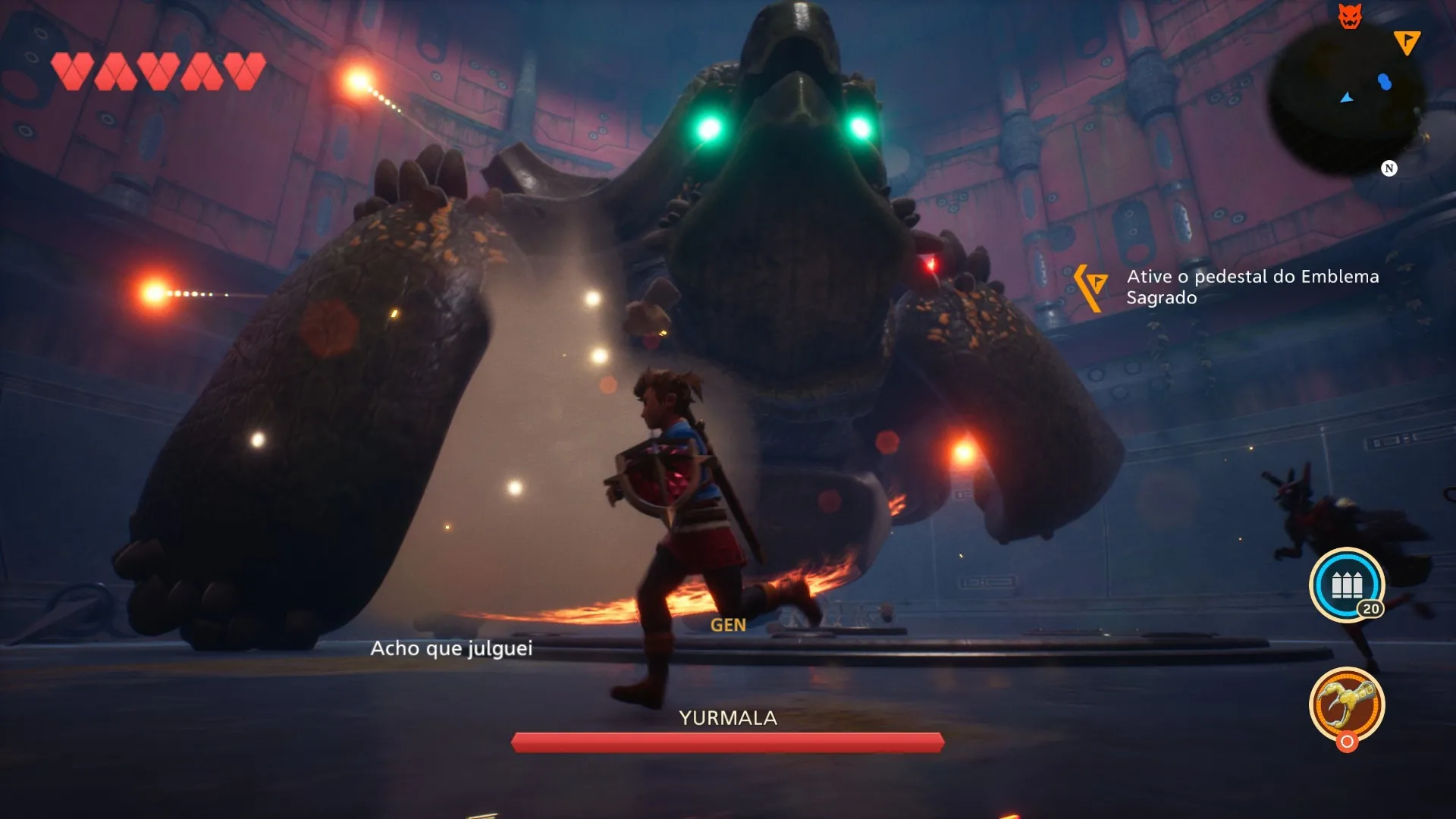Choose the blue ammo item icon
This screenshot has height=819, width=1456.
click(1347, 585)
